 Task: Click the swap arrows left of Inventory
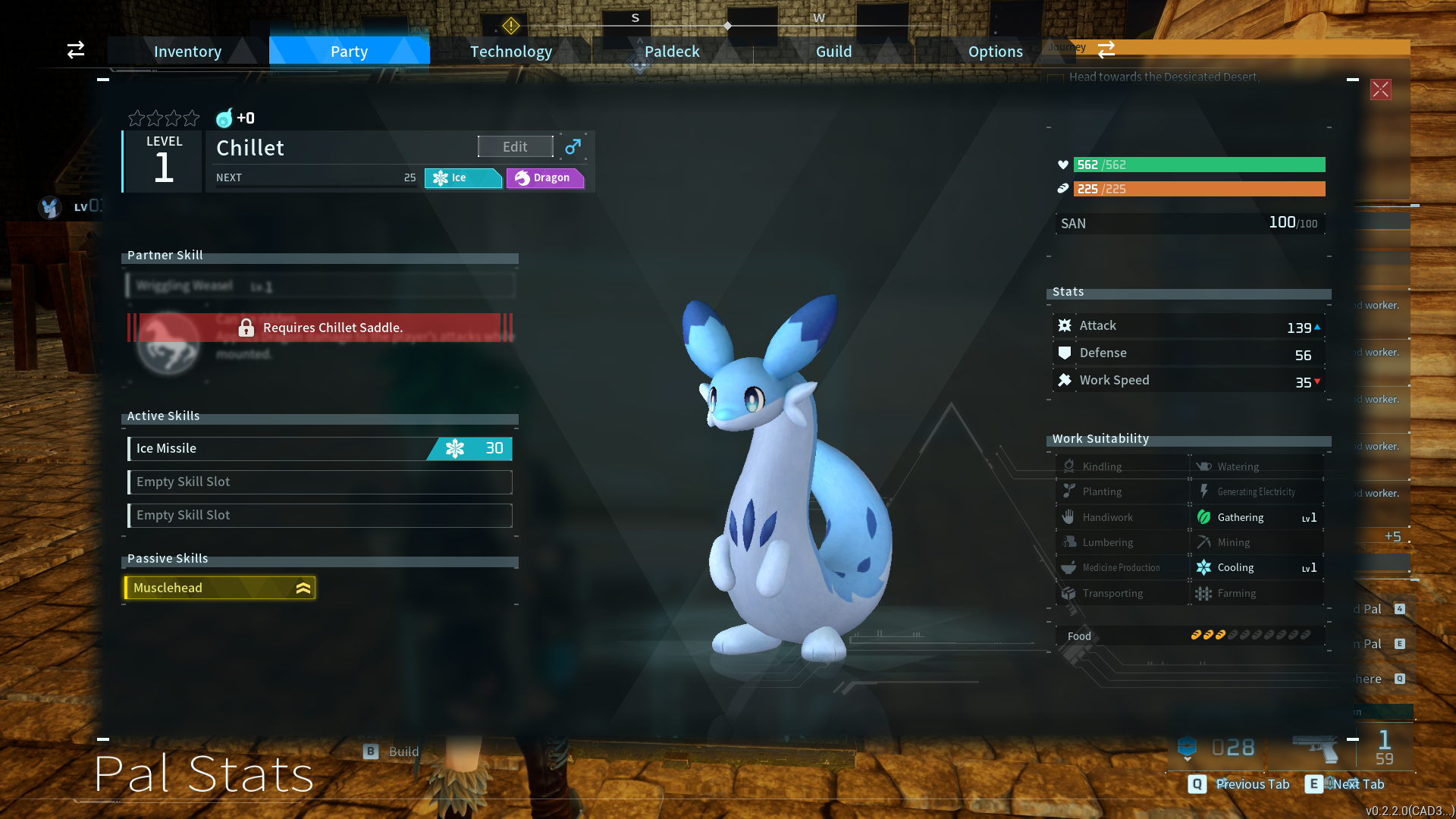tap(76, 50)
